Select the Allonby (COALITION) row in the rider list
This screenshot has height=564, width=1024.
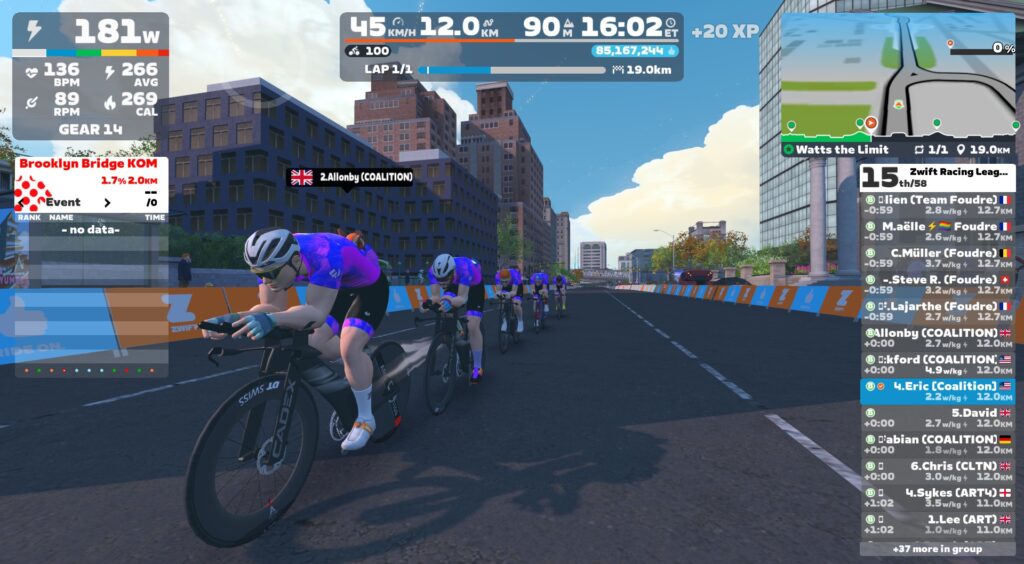(938, 338)
